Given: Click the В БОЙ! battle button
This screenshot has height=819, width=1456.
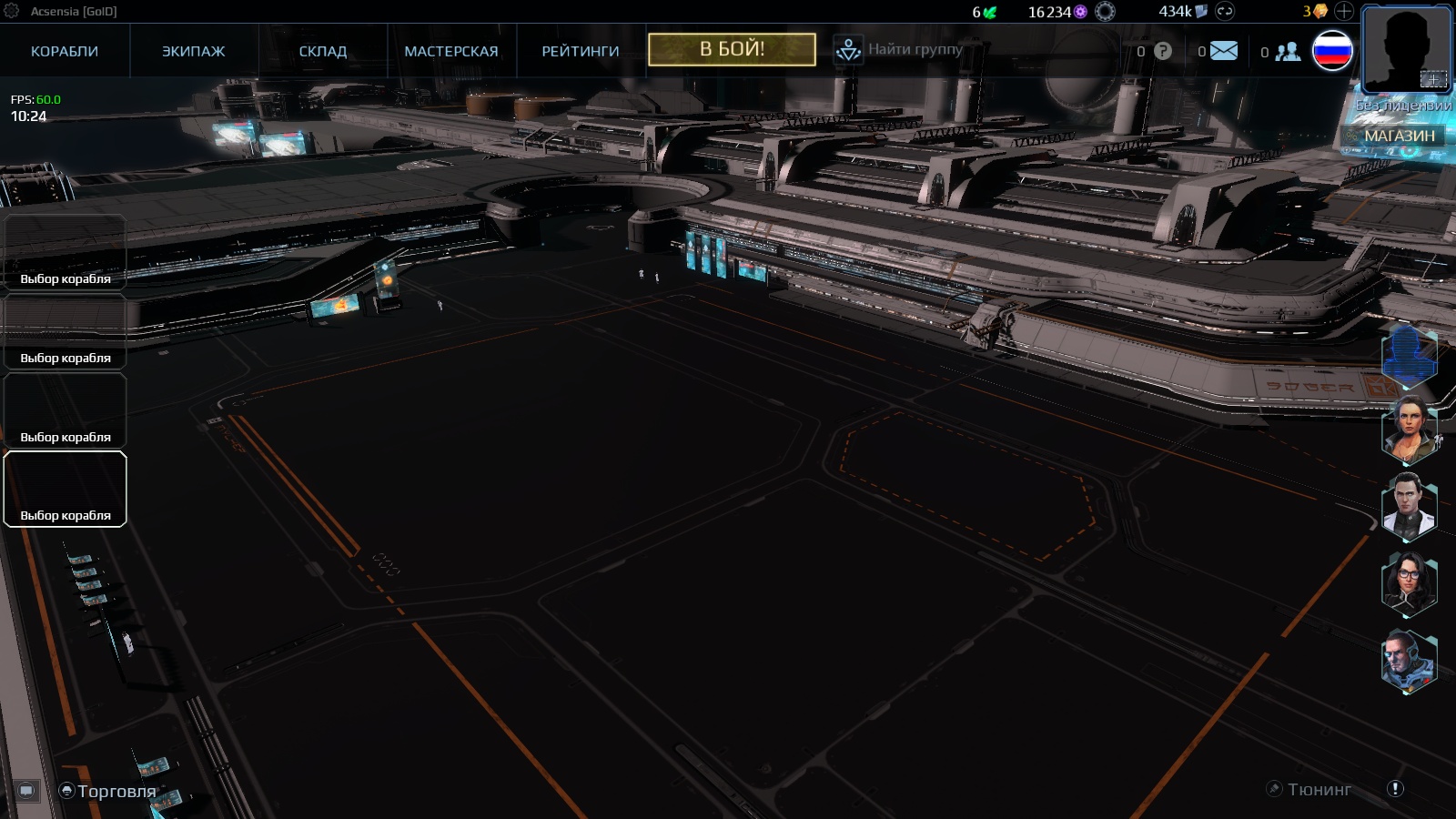Looking at the screenshot, I should [x=732, y=49].
